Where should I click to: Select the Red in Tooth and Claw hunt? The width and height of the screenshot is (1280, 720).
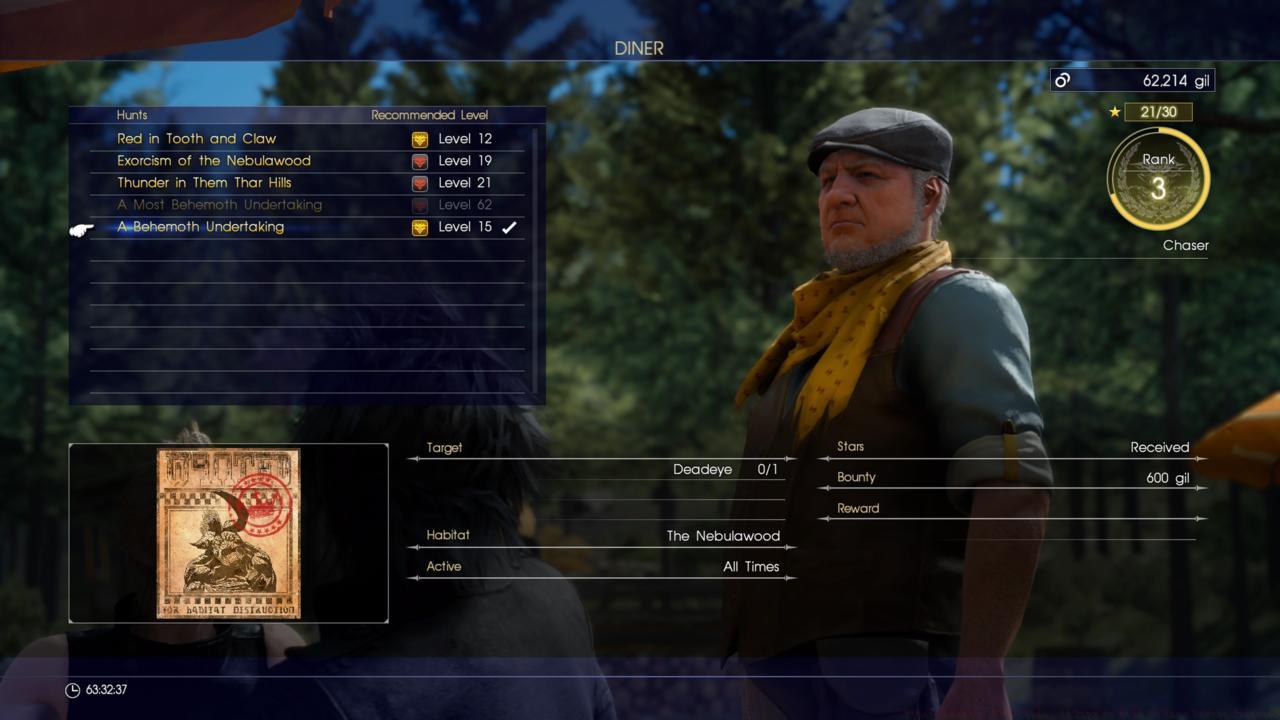197,138
